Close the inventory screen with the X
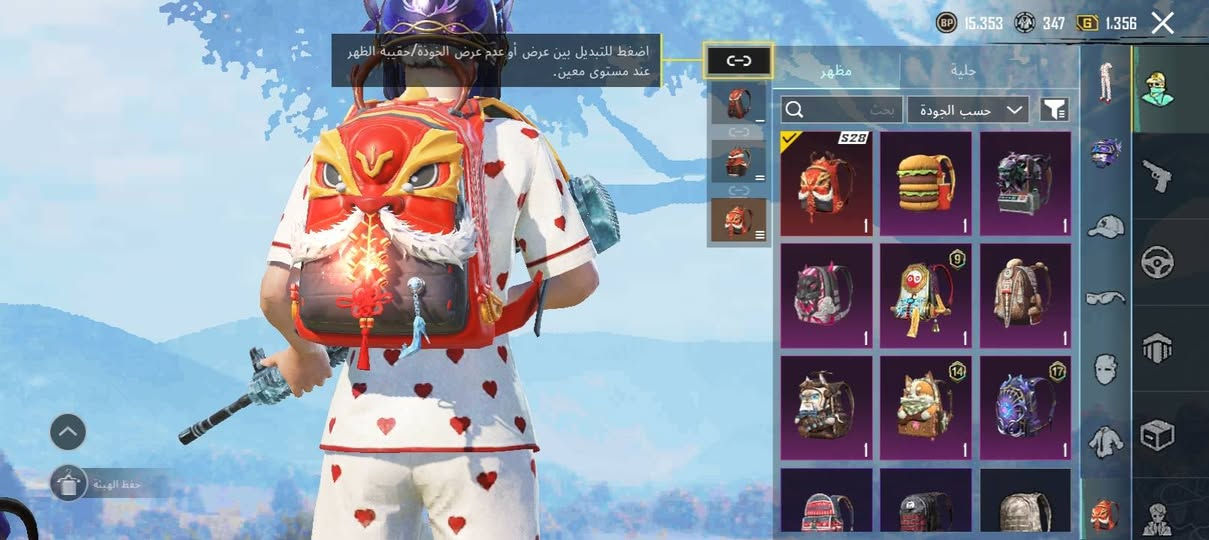The width and height of the screenshot is (1209, 540). point(1162,23)
